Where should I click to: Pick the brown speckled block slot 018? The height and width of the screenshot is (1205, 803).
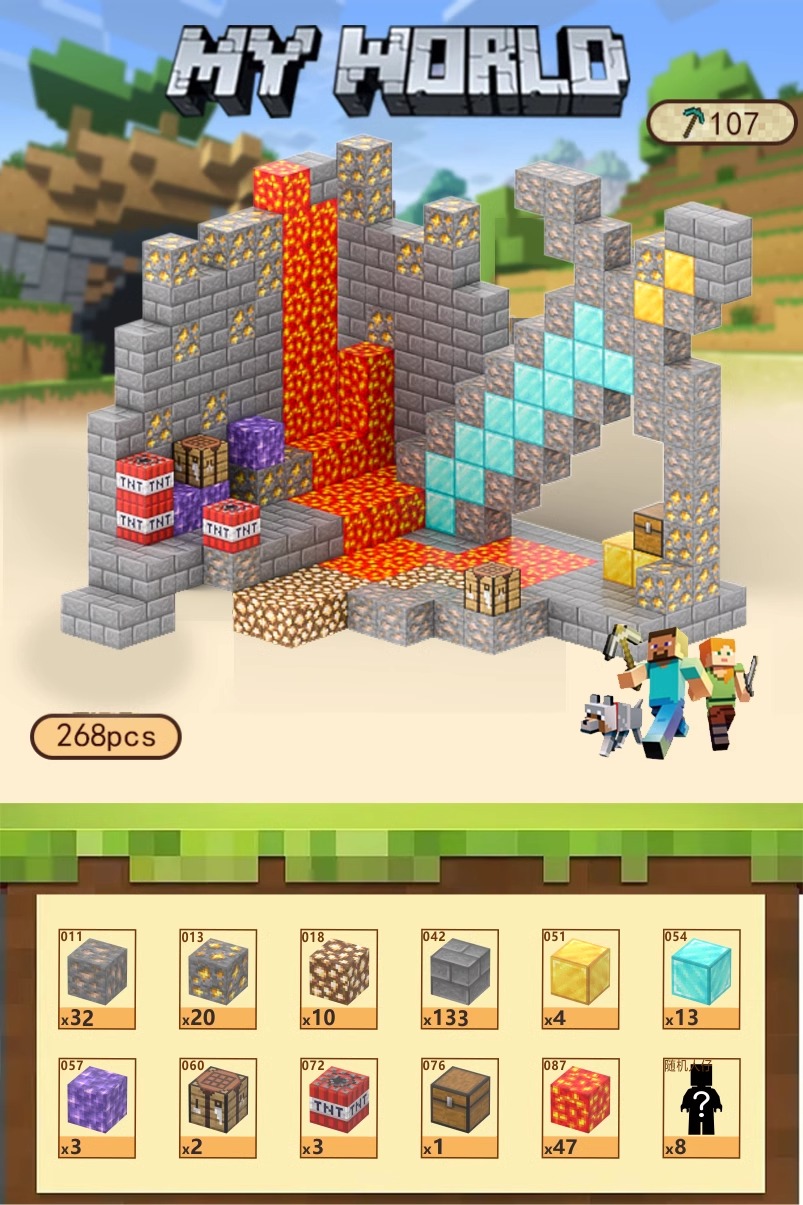pyautogui.click(x=339, y=977)
